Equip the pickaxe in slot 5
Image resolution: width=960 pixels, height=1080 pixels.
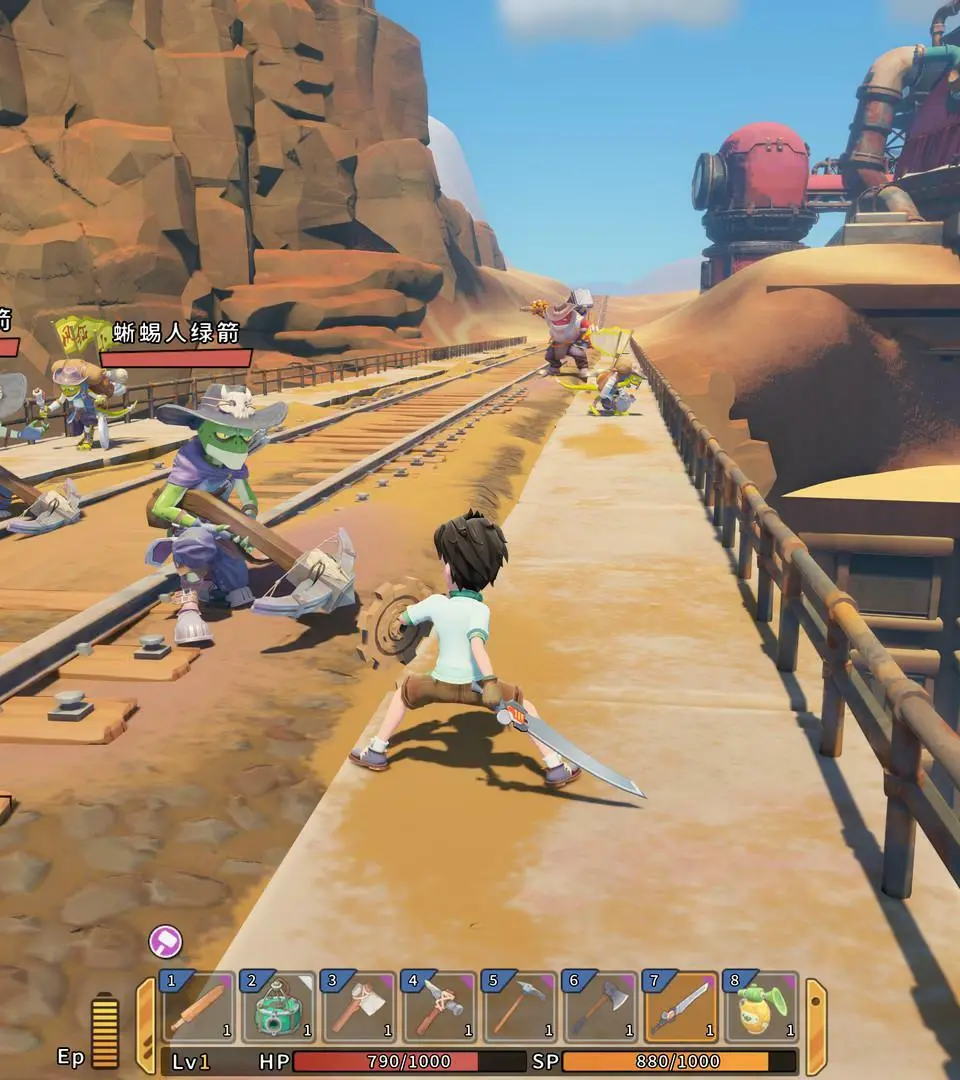(x=520, y=1007)
